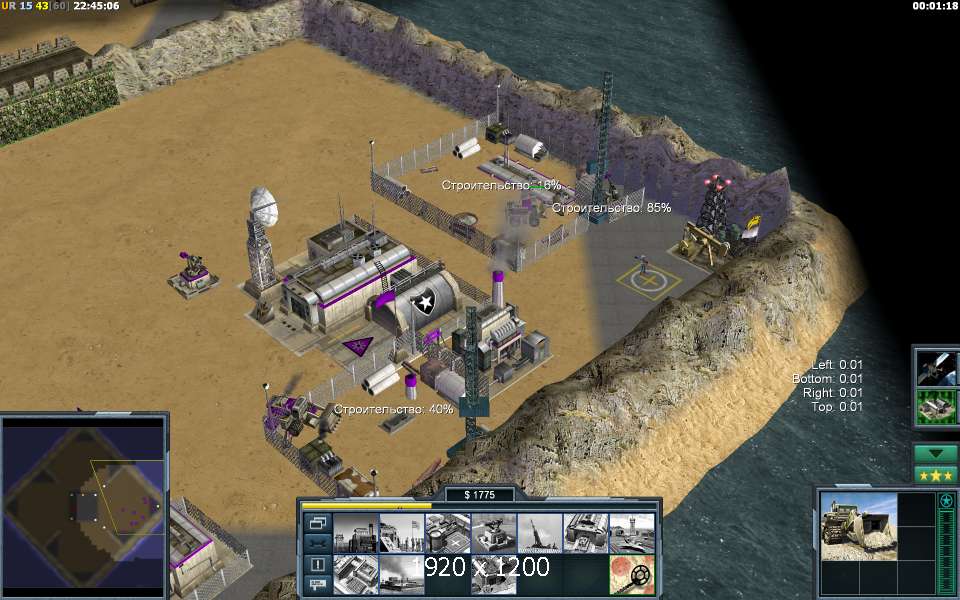Open the three-star generals powers menu

pos(936,474)
